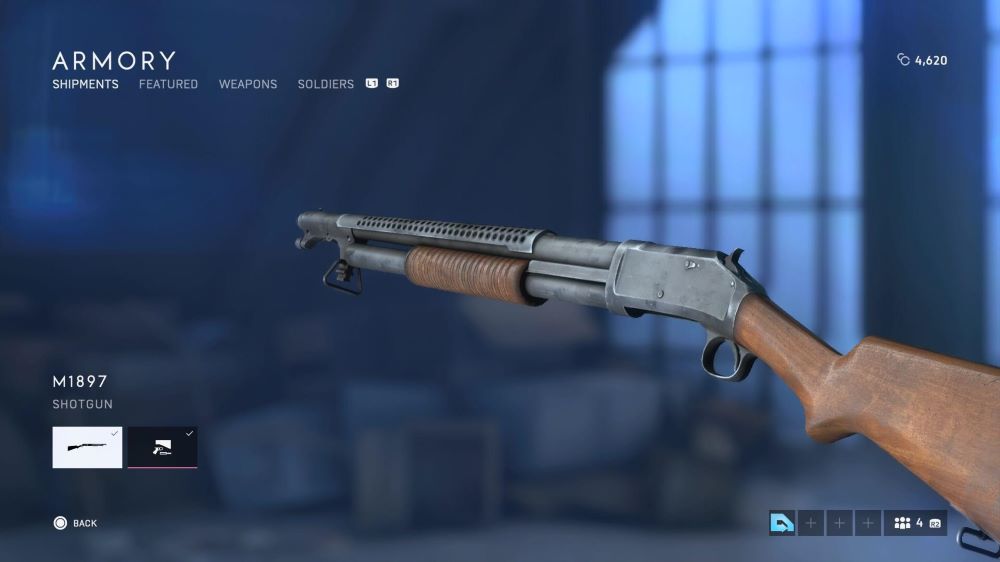
Task: Open the Featured tab
Action: pos(168,84)
